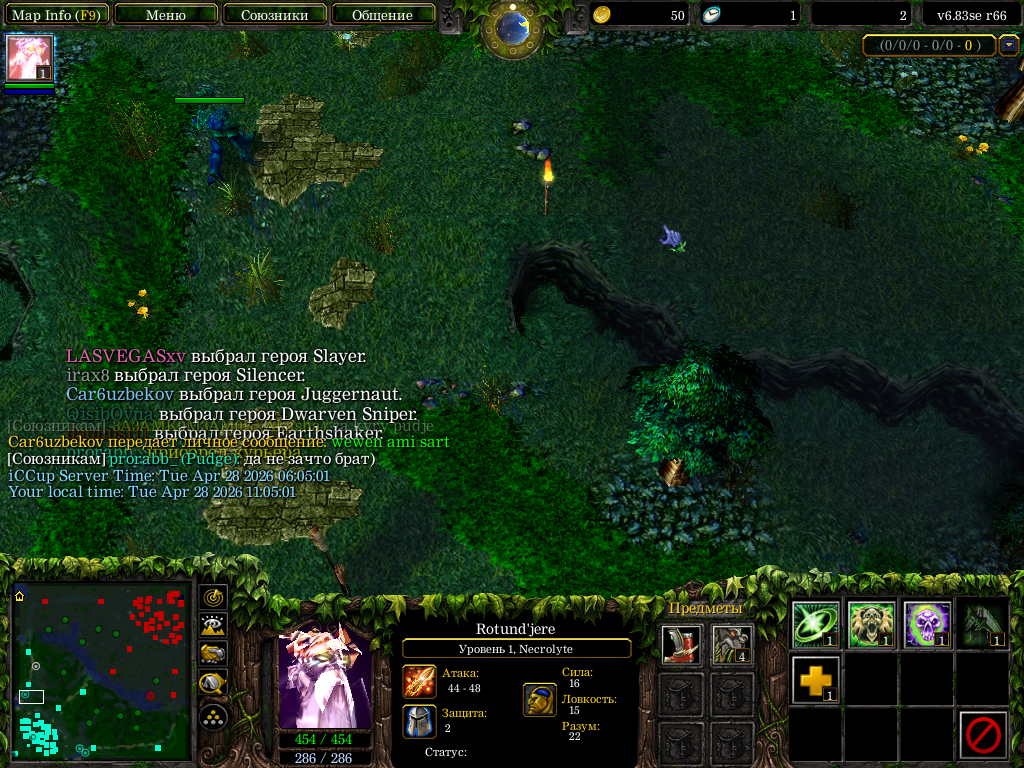Toggle minimap creep display button
Viewport: 1024px width, 768px height.
pos(213,685)
